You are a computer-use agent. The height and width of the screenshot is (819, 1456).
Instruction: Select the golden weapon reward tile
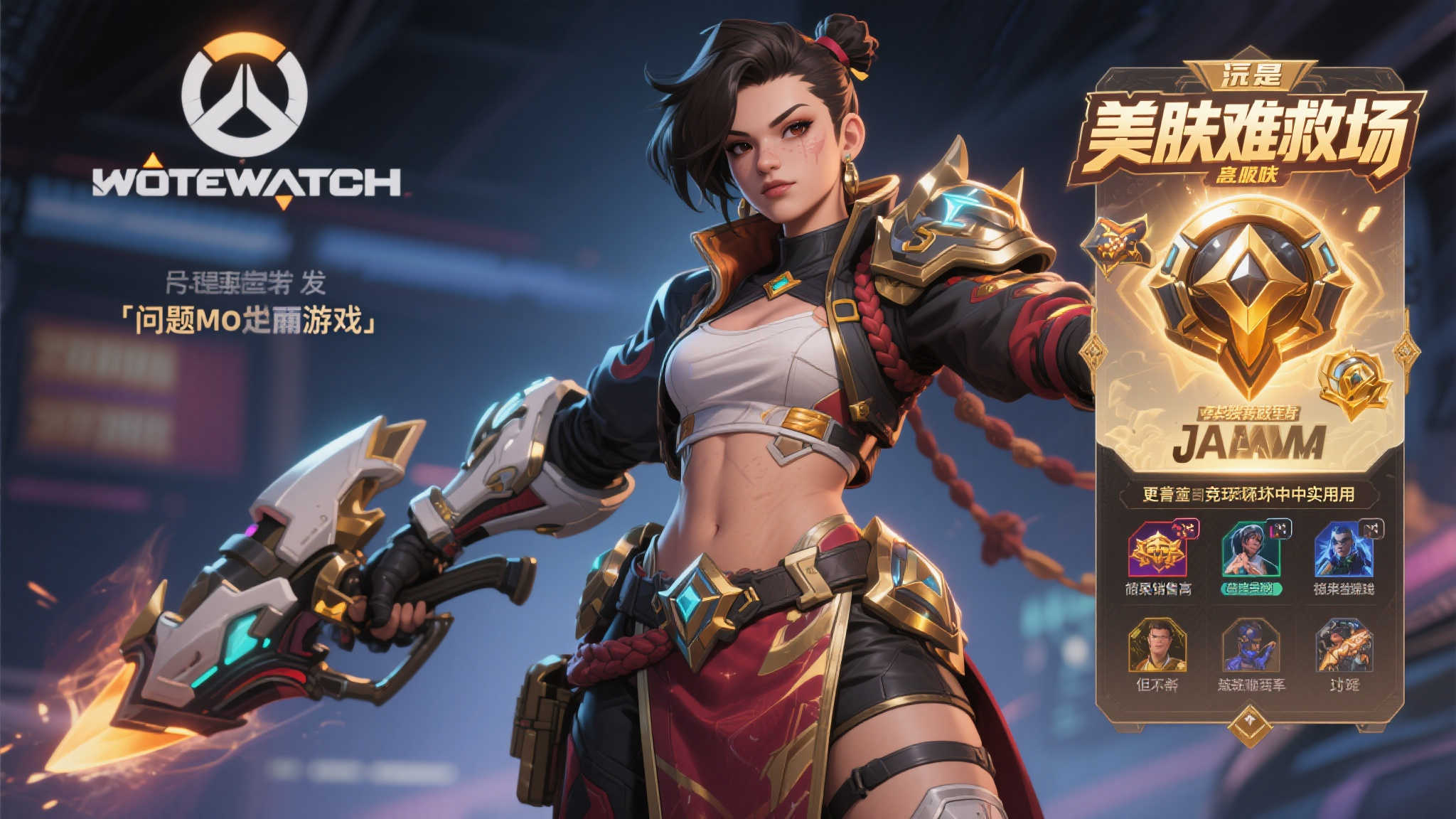point(1343,646)
